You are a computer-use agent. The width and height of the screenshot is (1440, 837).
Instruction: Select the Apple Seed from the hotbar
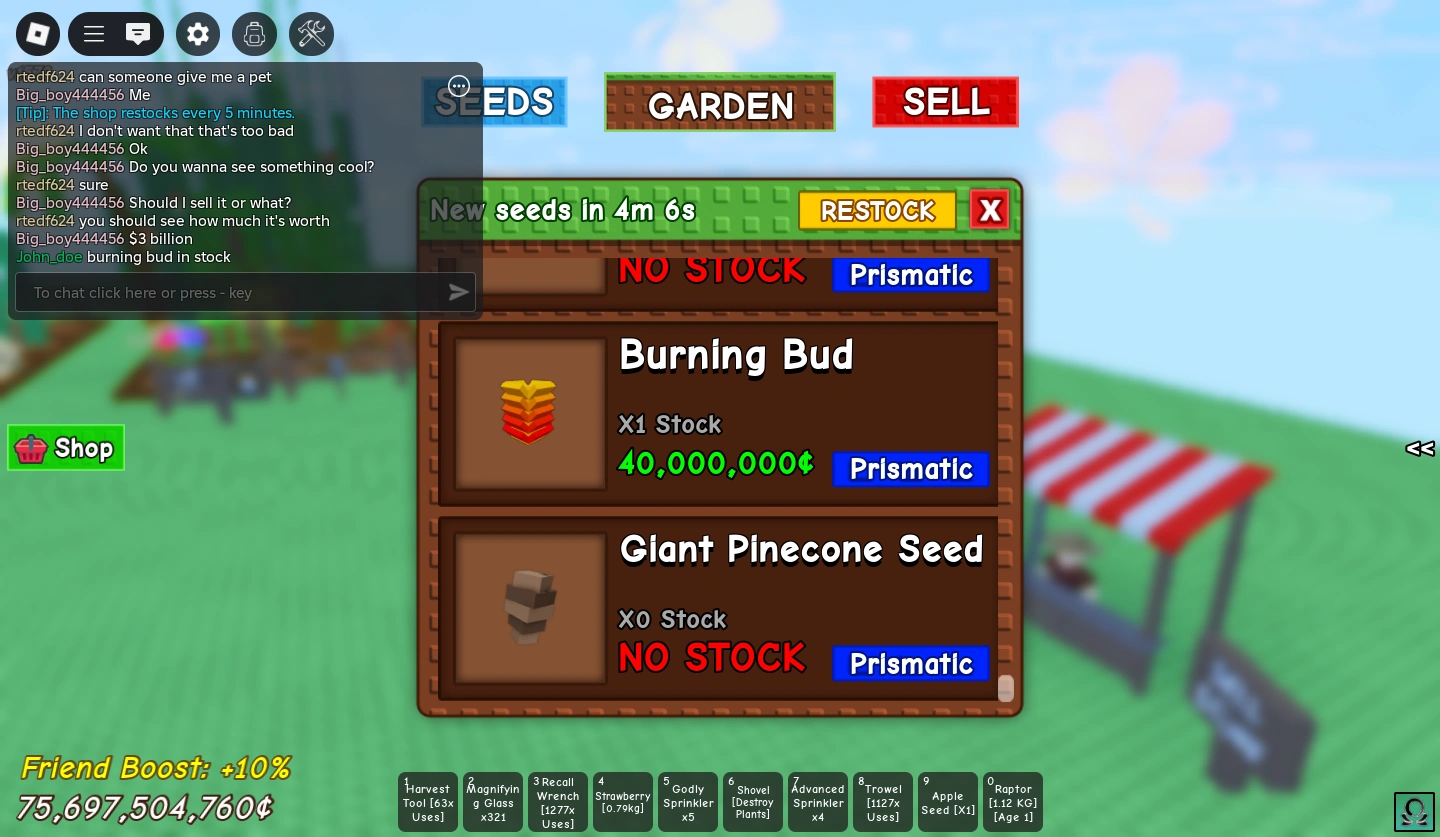(x=948, y=801)
